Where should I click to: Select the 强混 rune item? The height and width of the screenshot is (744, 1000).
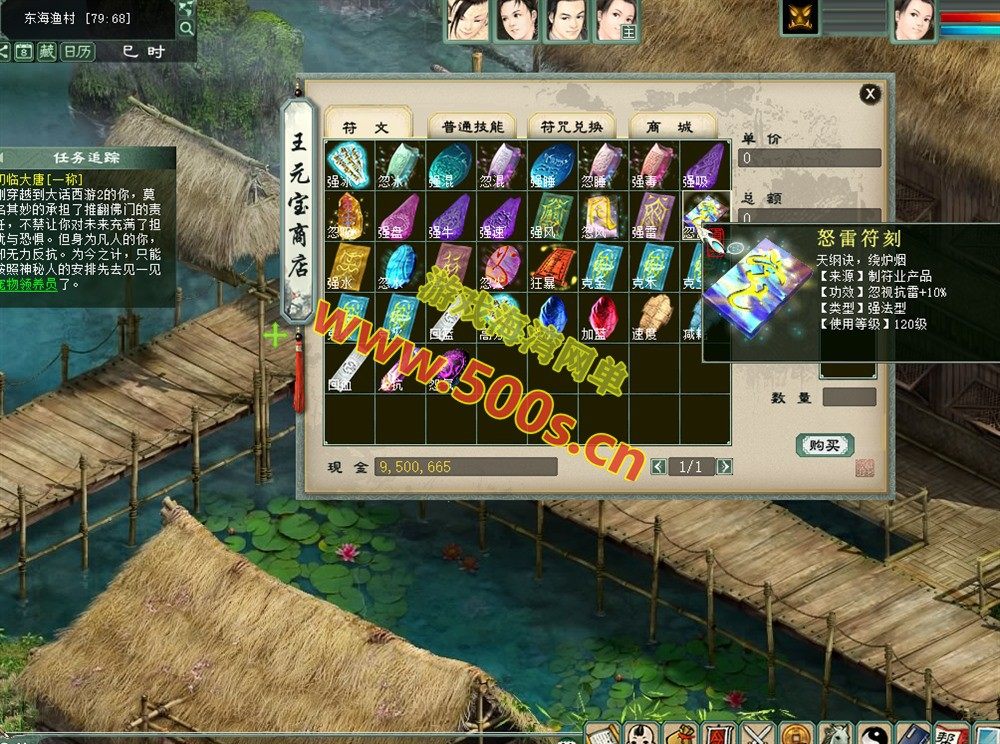pyautogui.click(x=451, y=164)
